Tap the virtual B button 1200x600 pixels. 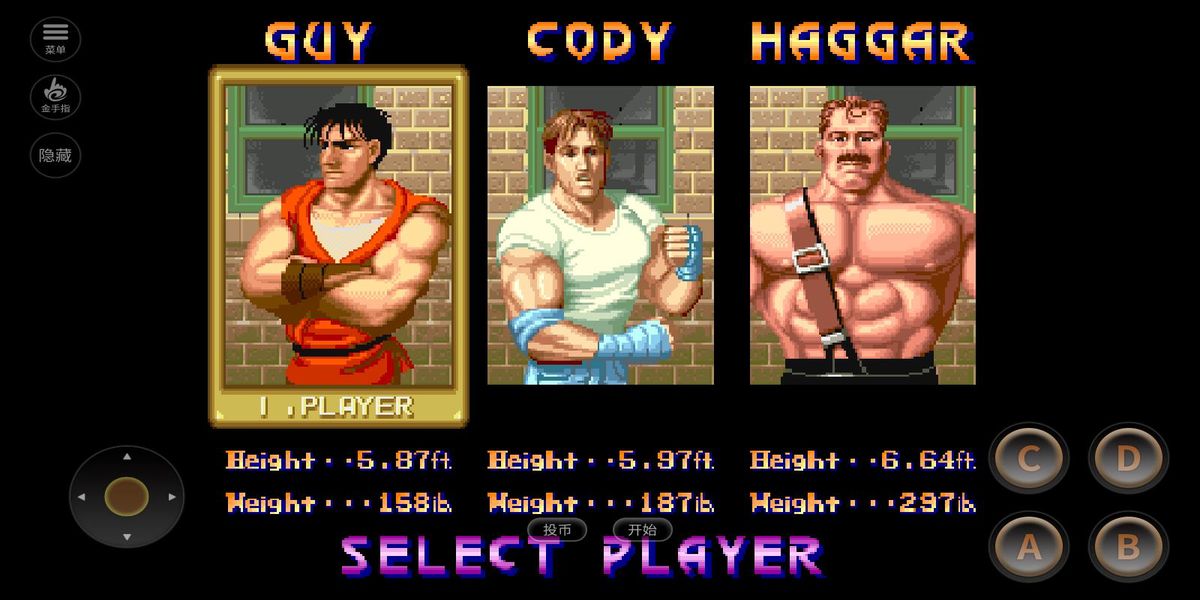click(1128, 546)
